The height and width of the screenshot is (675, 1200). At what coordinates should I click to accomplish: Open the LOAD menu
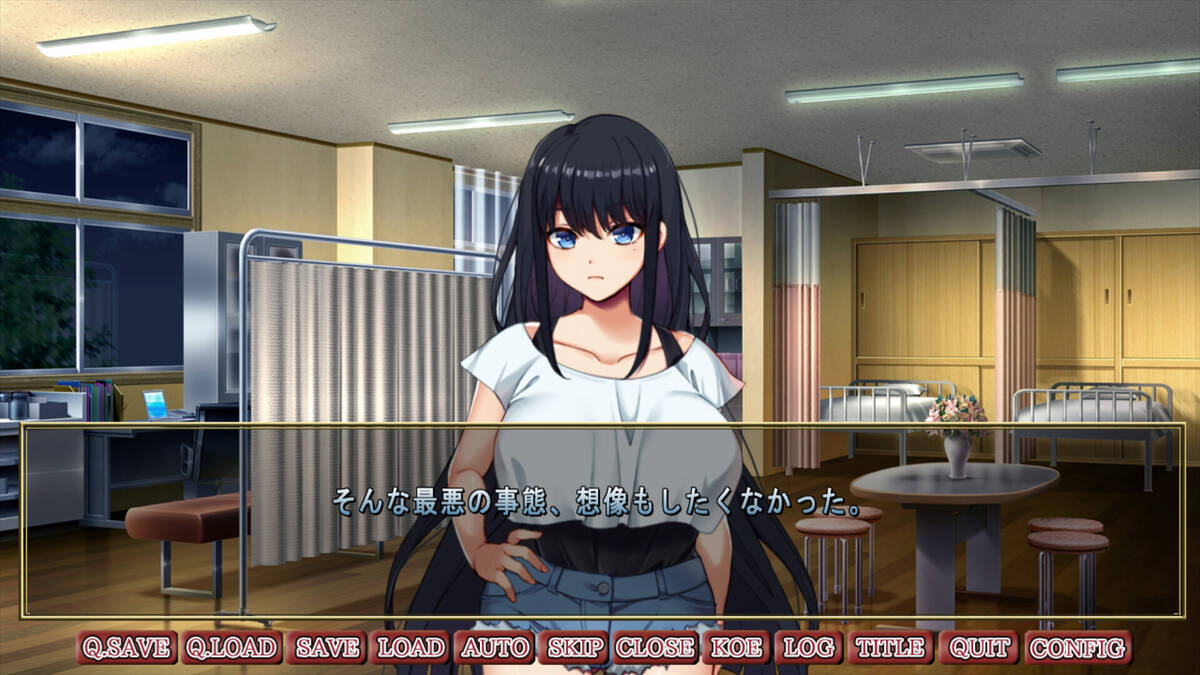(410, 647)
